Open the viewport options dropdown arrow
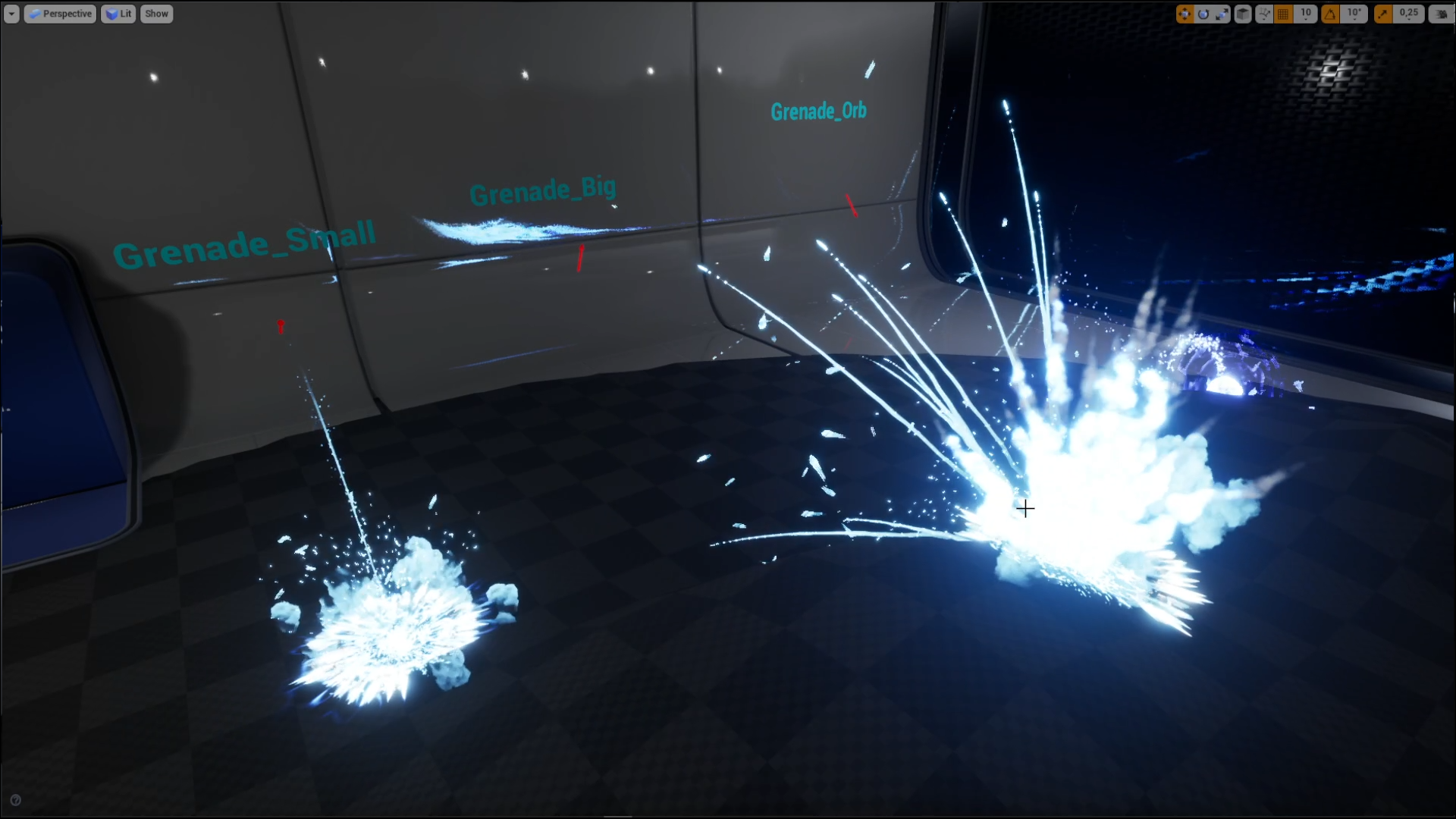Image resolution: width=1456 pixels, height=819 pixels. pos(11,13)
